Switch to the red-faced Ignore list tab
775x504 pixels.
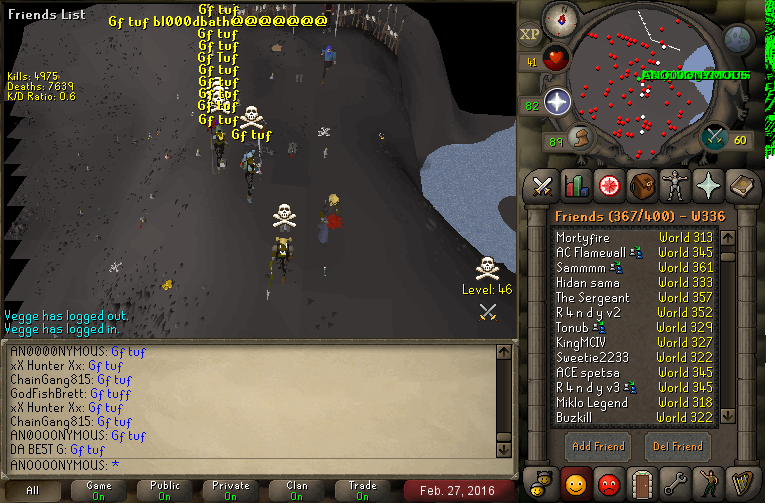(608, 483)
